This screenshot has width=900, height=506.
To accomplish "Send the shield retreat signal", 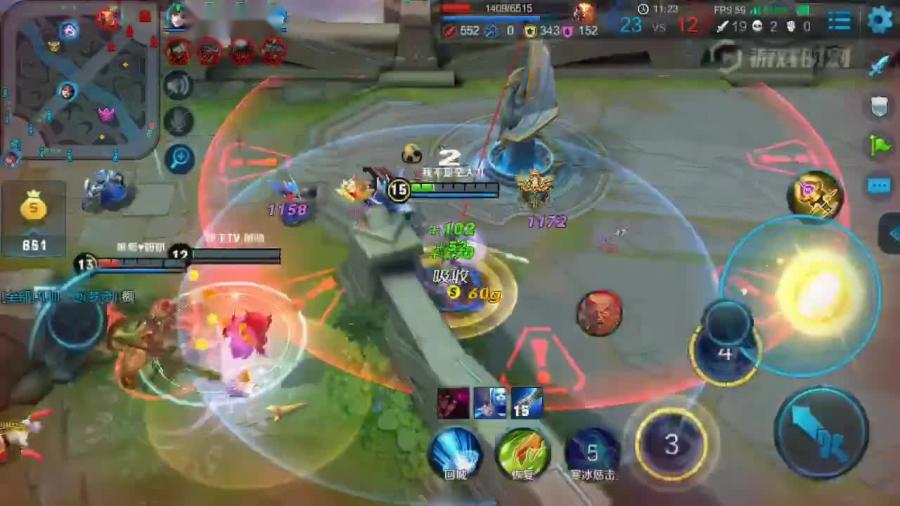I will 879,106.
